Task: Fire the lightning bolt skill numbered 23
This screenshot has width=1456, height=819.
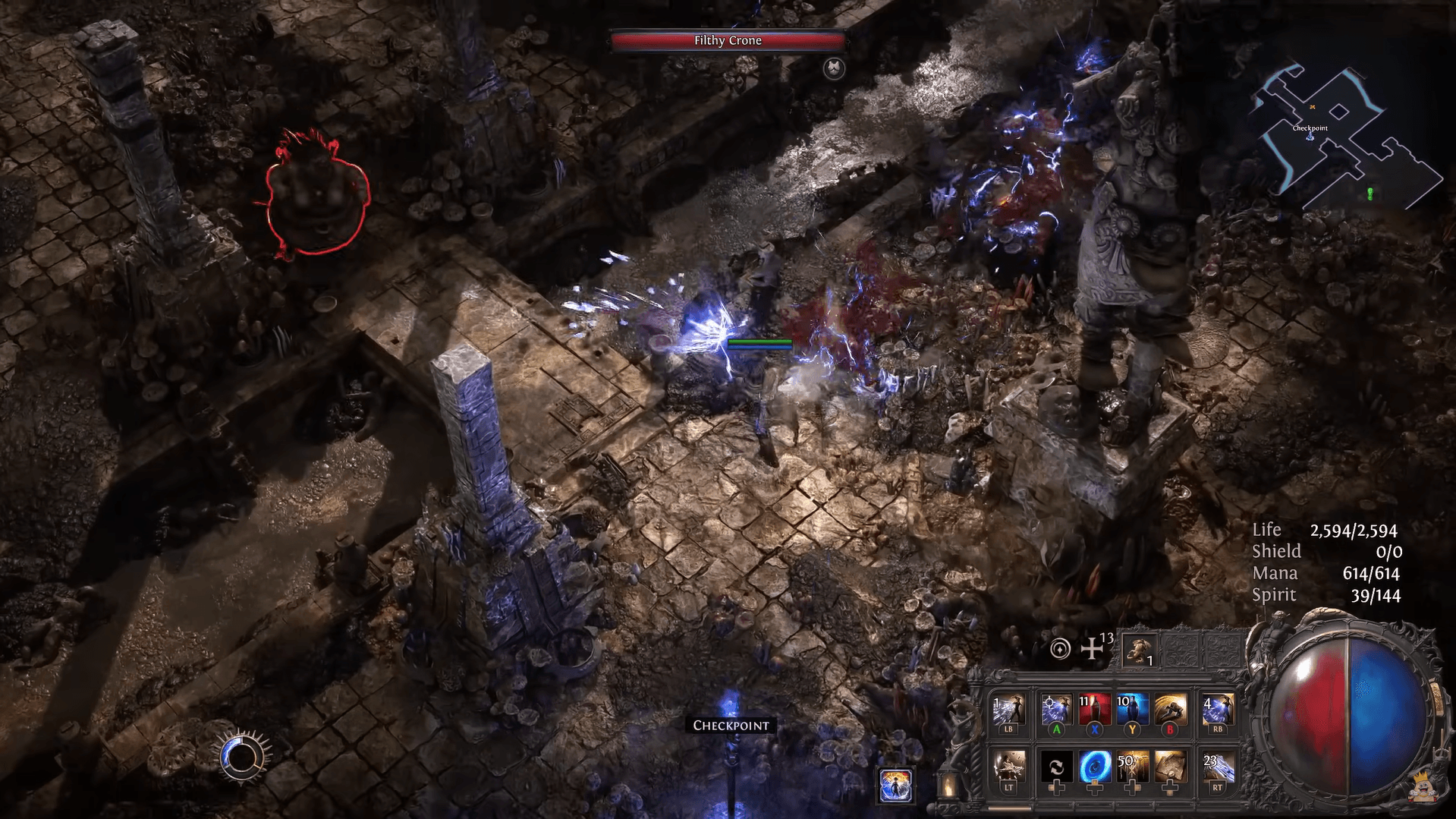Action: pos(1217,767)
